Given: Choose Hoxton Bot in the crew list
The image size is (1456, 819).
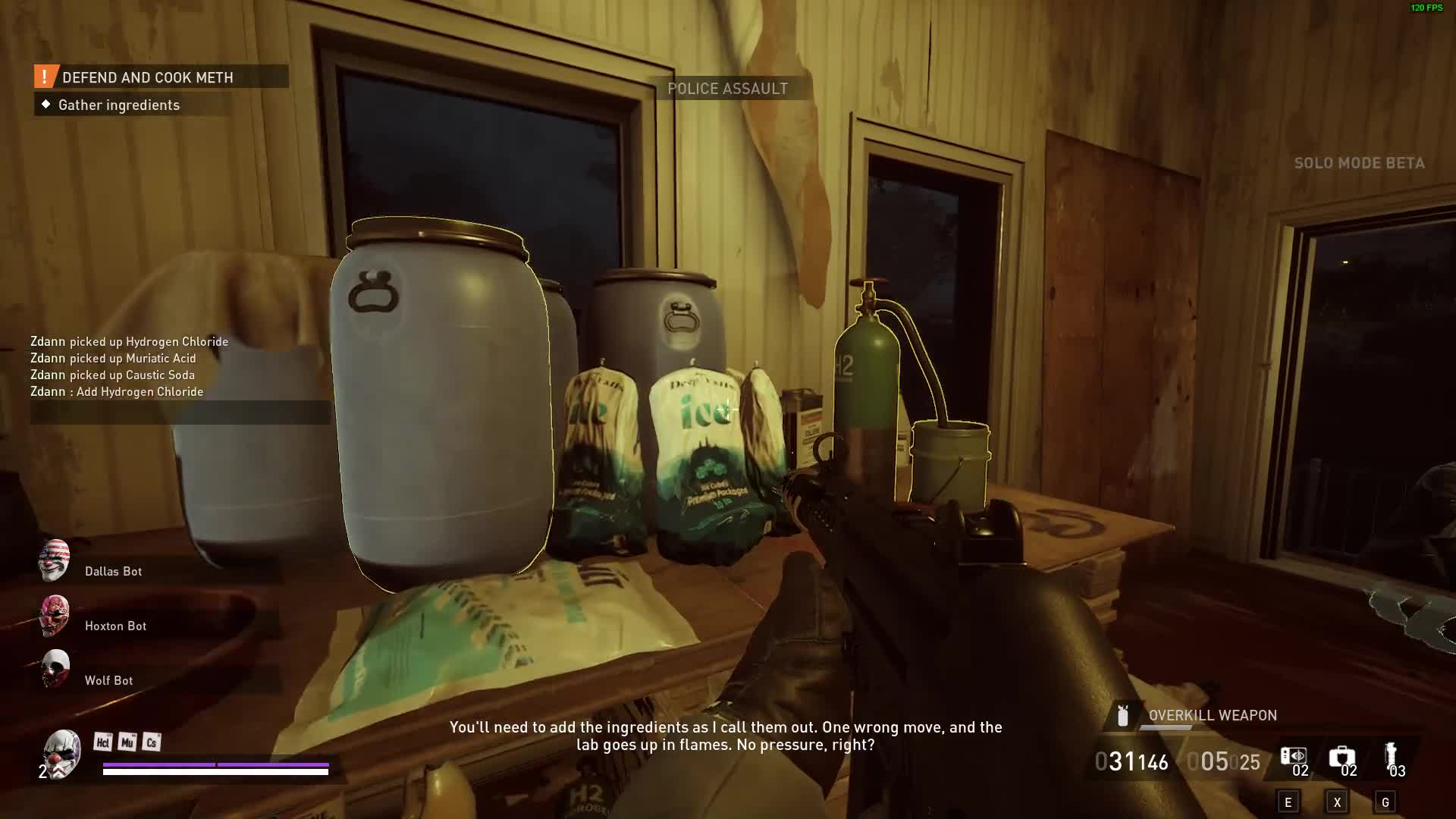Looking at the screenshot, I should 115,626.
